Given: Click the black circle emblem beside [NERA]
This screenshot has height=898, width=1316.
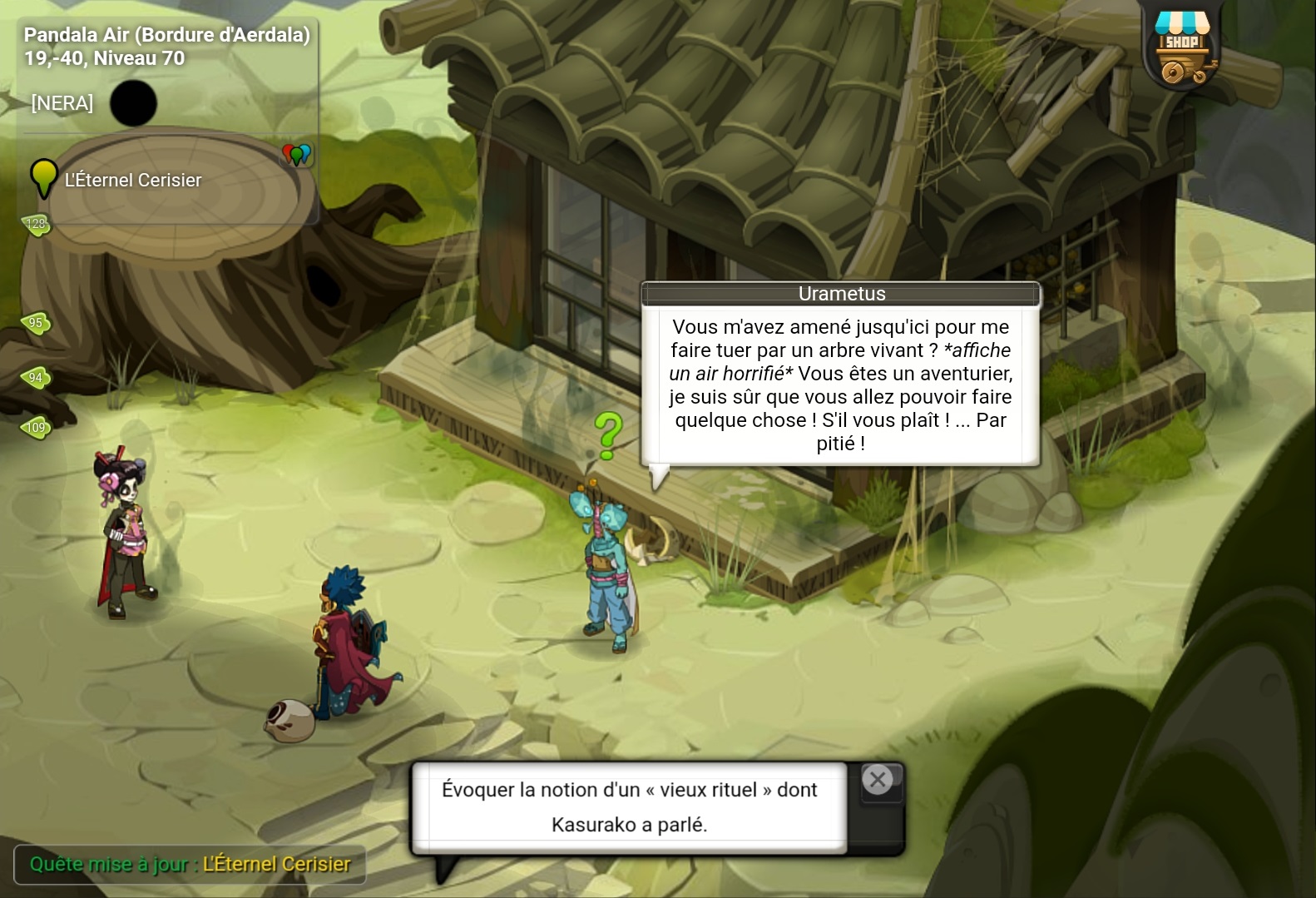Looking at the screenshot, I should 133,103.
